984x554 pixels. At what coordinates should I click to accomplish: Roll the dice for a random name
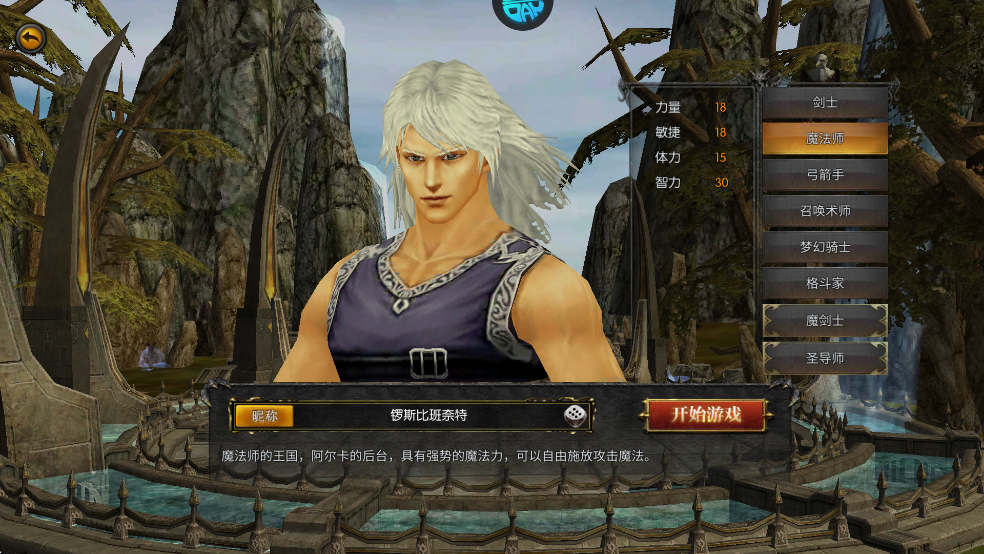click(575, 415)
